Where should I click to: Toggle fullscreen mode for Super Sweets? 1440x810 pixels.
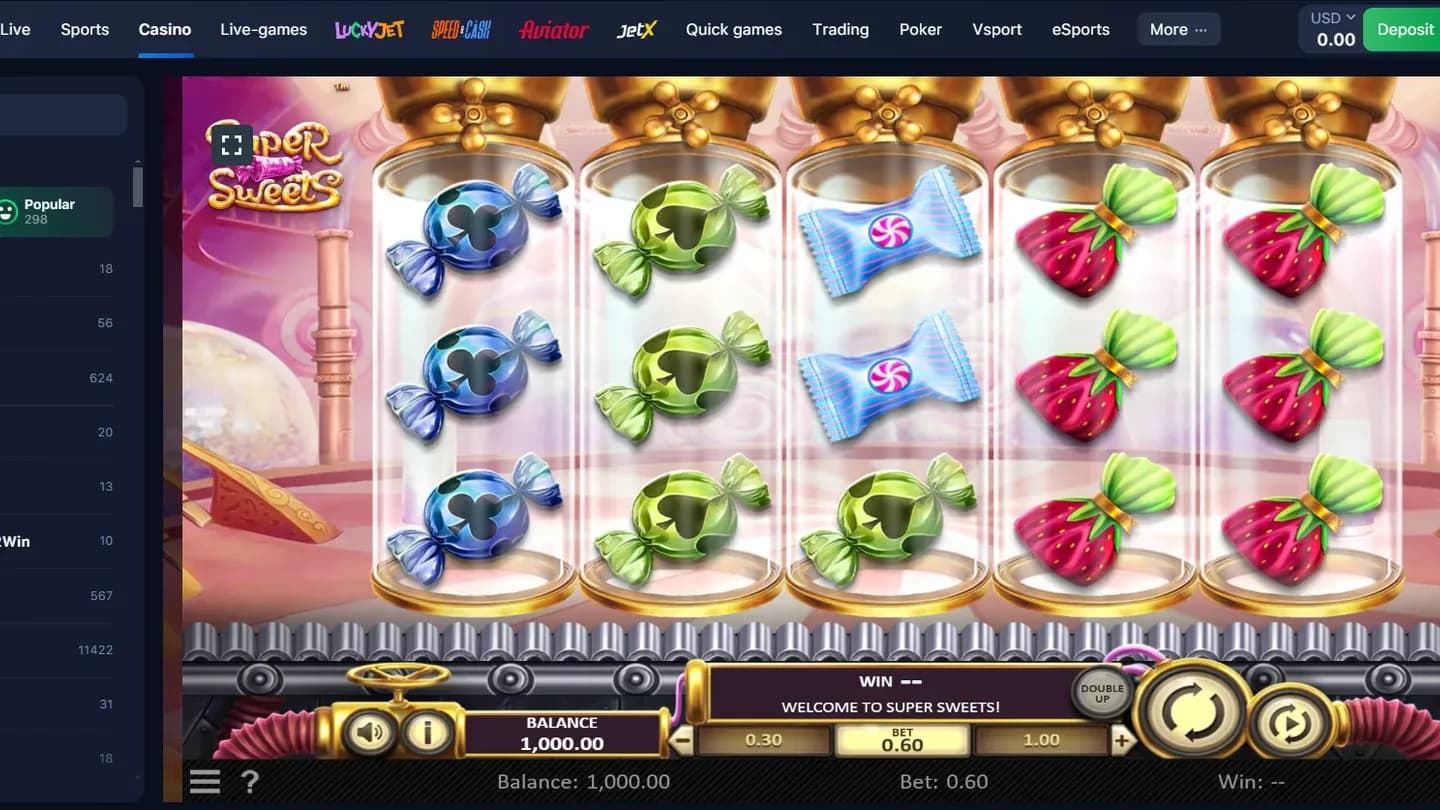[x=231, y=144]
